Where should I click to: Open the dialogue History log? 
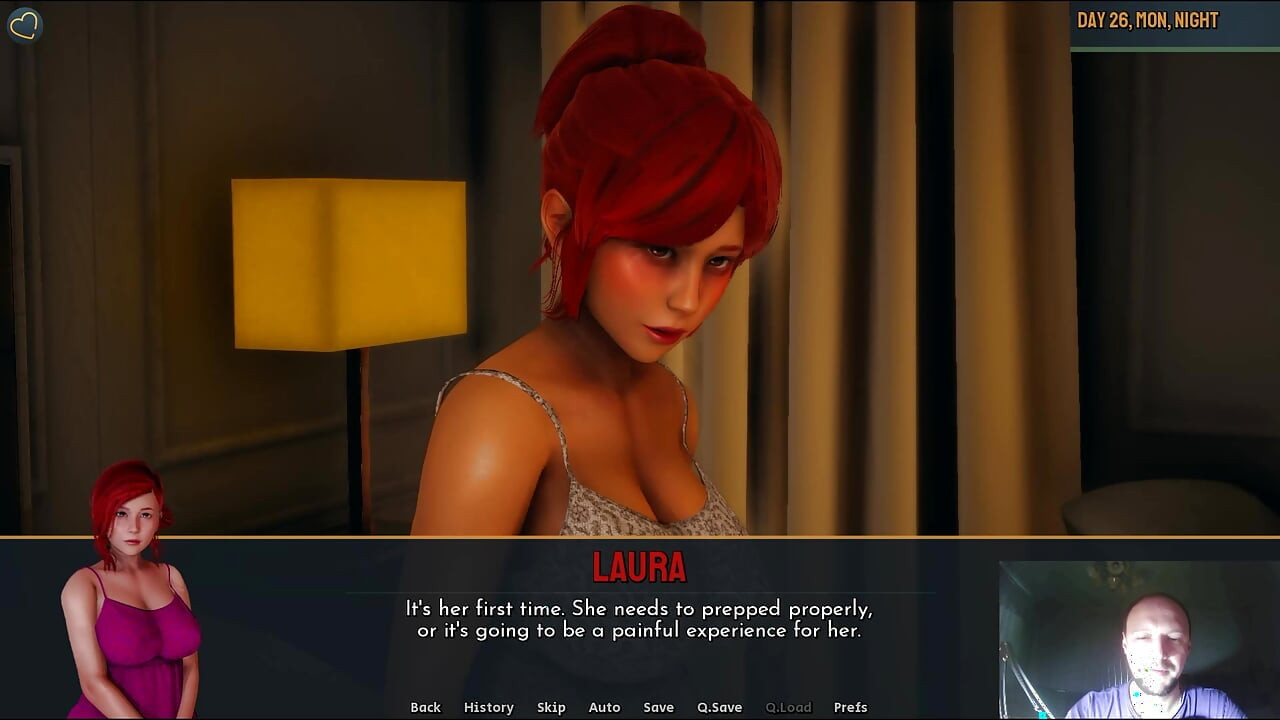[488, 707]
